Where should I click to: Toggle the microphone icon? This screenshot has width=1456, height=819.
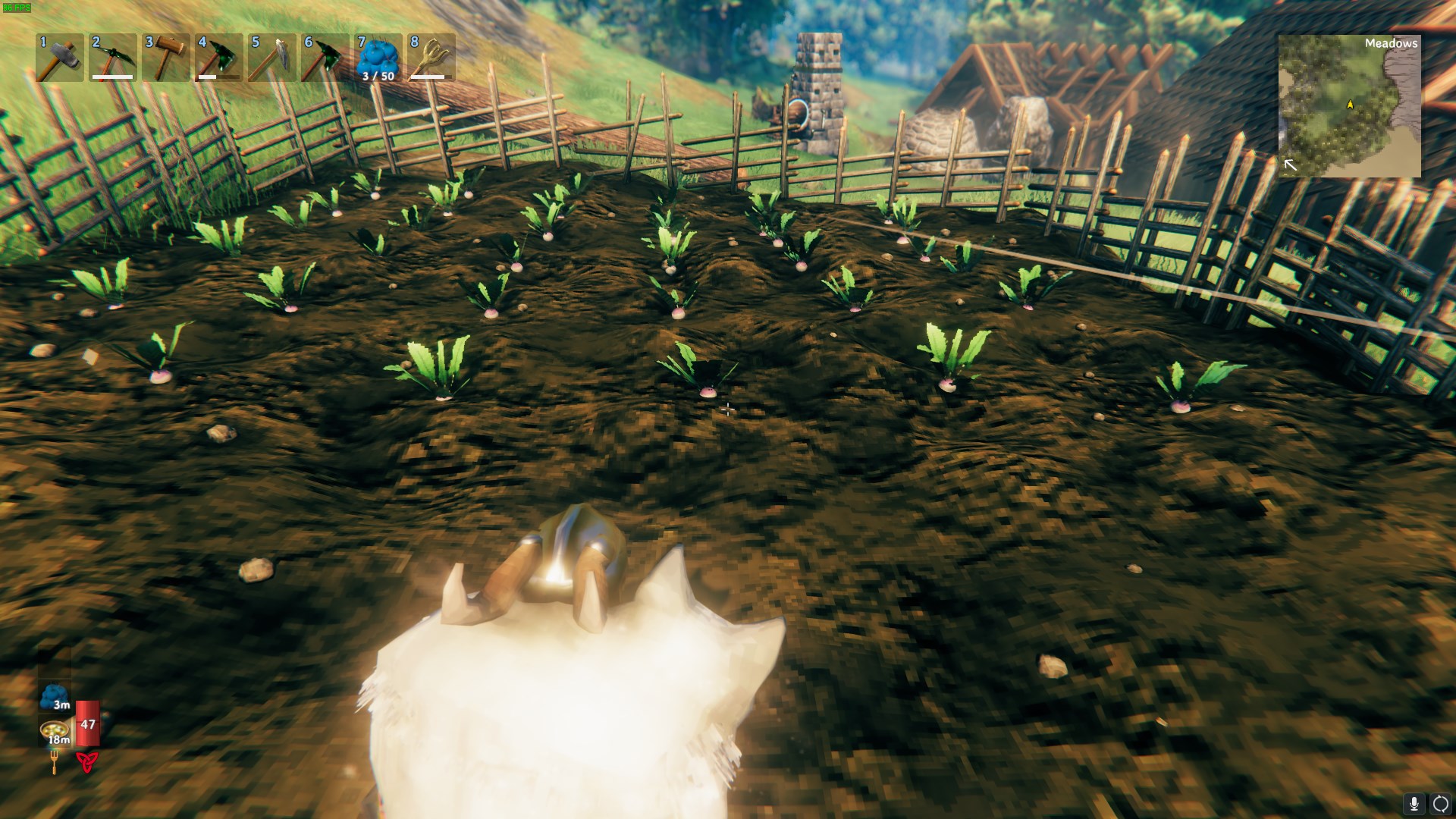point(1414,804)
